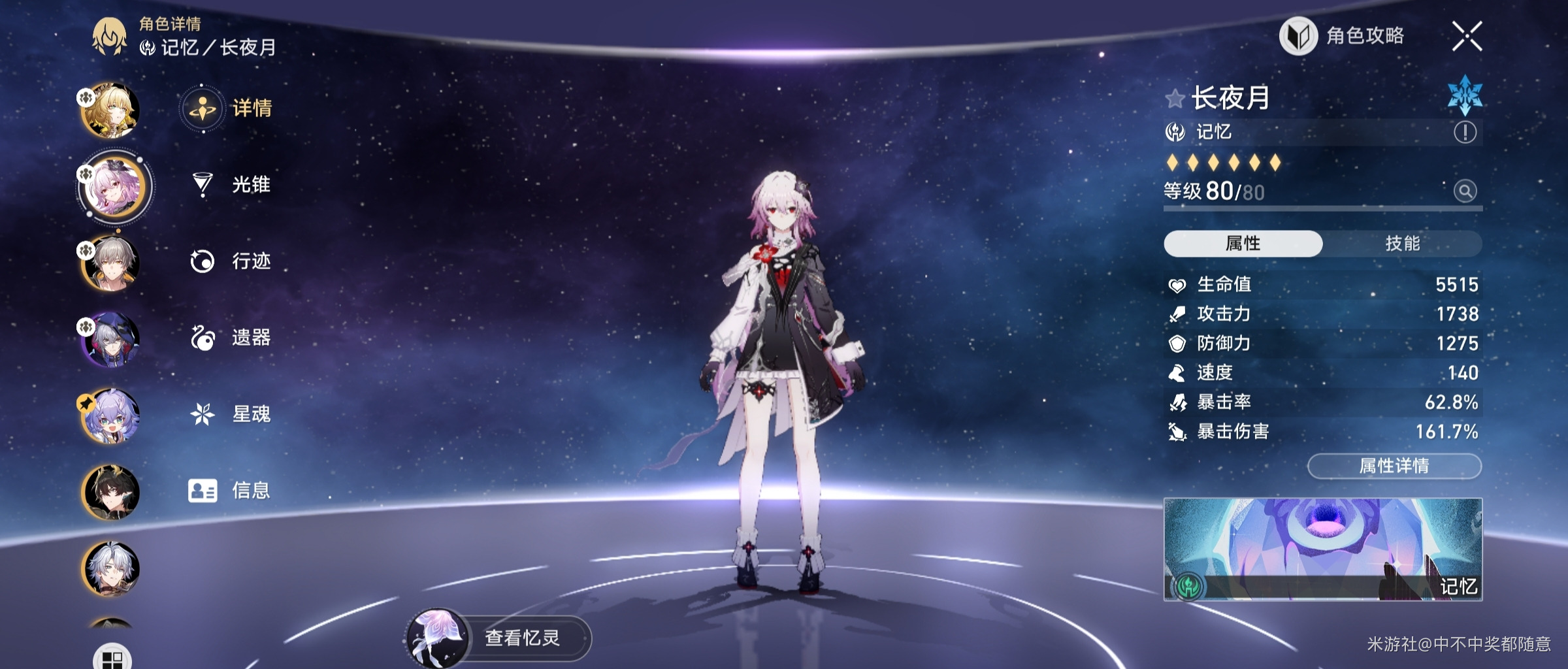
Task: Open the 光锥 light cone menu
Action: click(230, 185)
